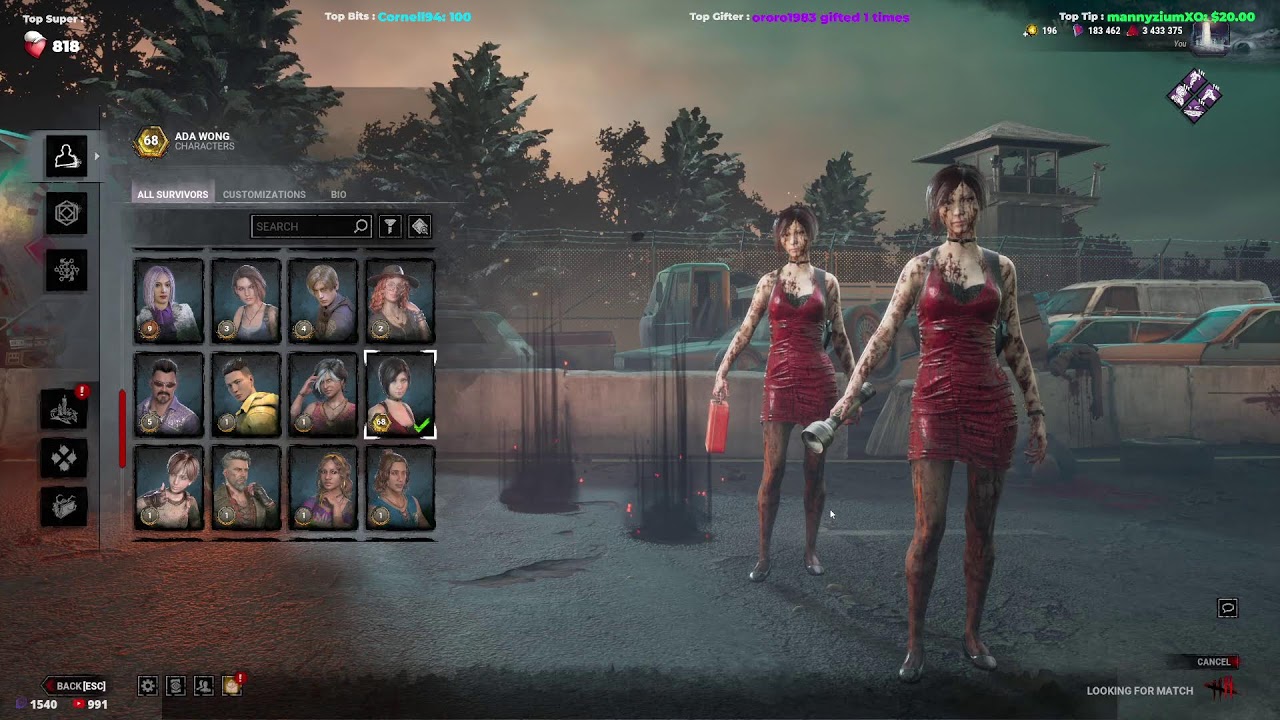The height and width of the screenshot is (720, 1280).
Task: Click the survivor search field
Action: pyautogui.click(x=303, y=227)
